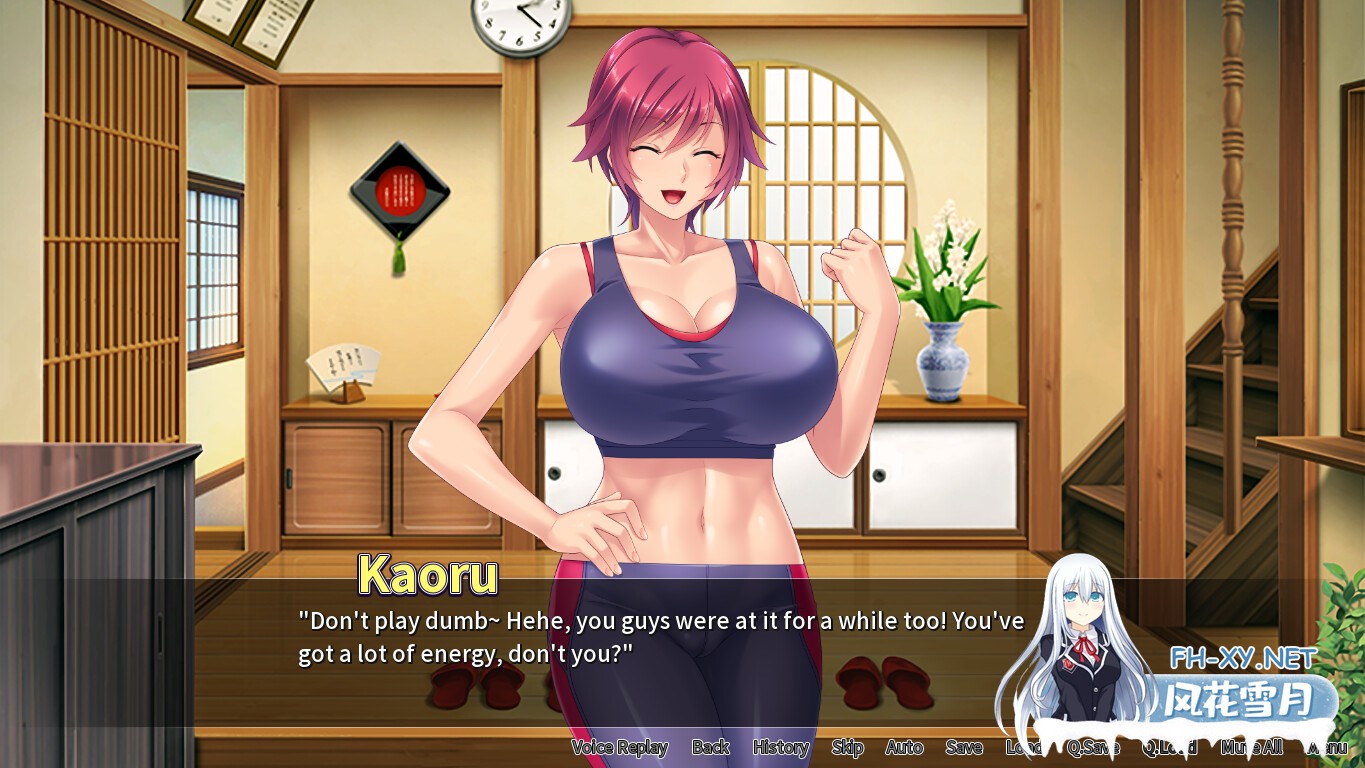The width and height of the screenshot is (1365, 768).
Task: Open the Save screen
Action: point(964,747)
